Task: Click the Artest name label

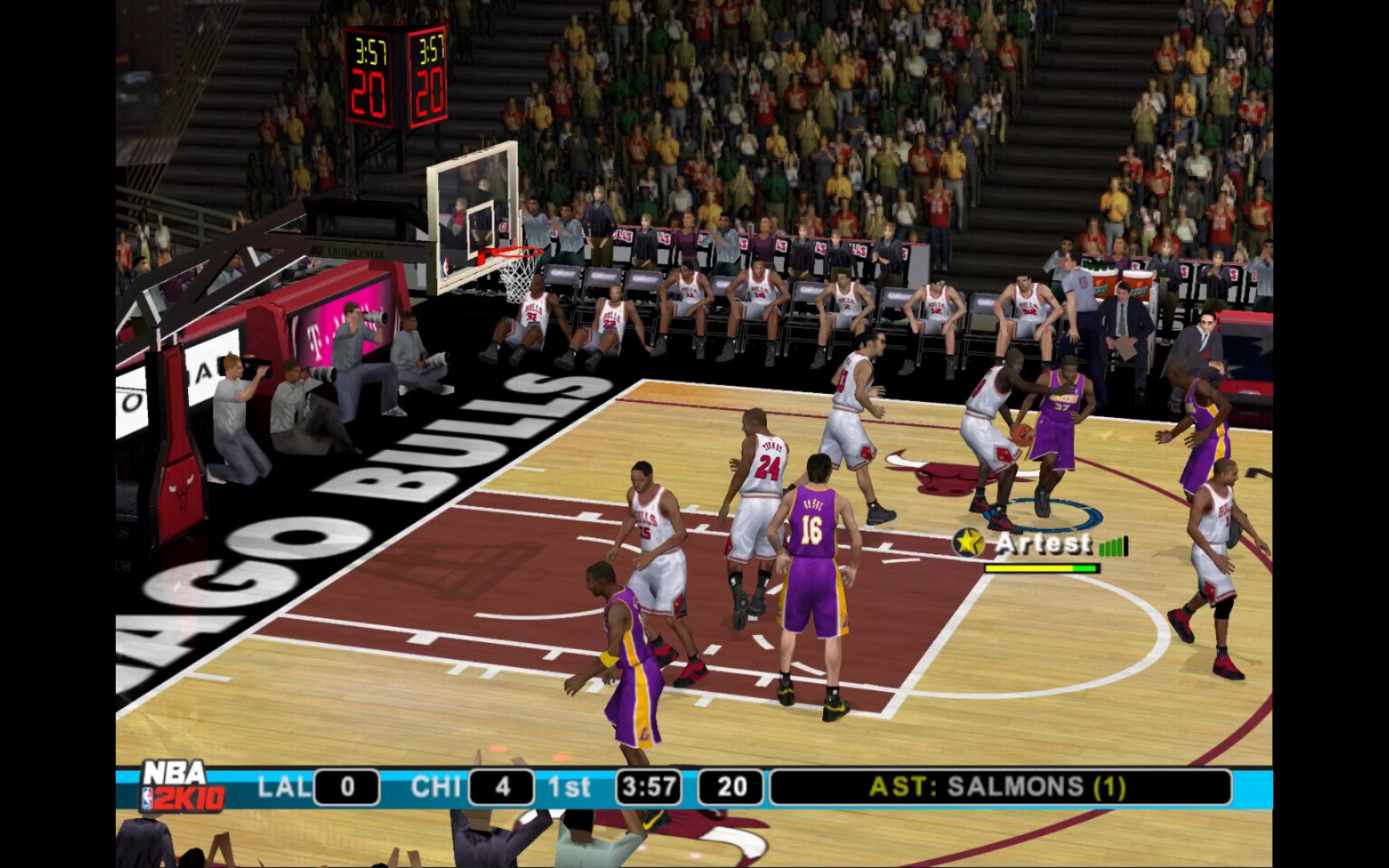Action: click(x=1039, y=544)
